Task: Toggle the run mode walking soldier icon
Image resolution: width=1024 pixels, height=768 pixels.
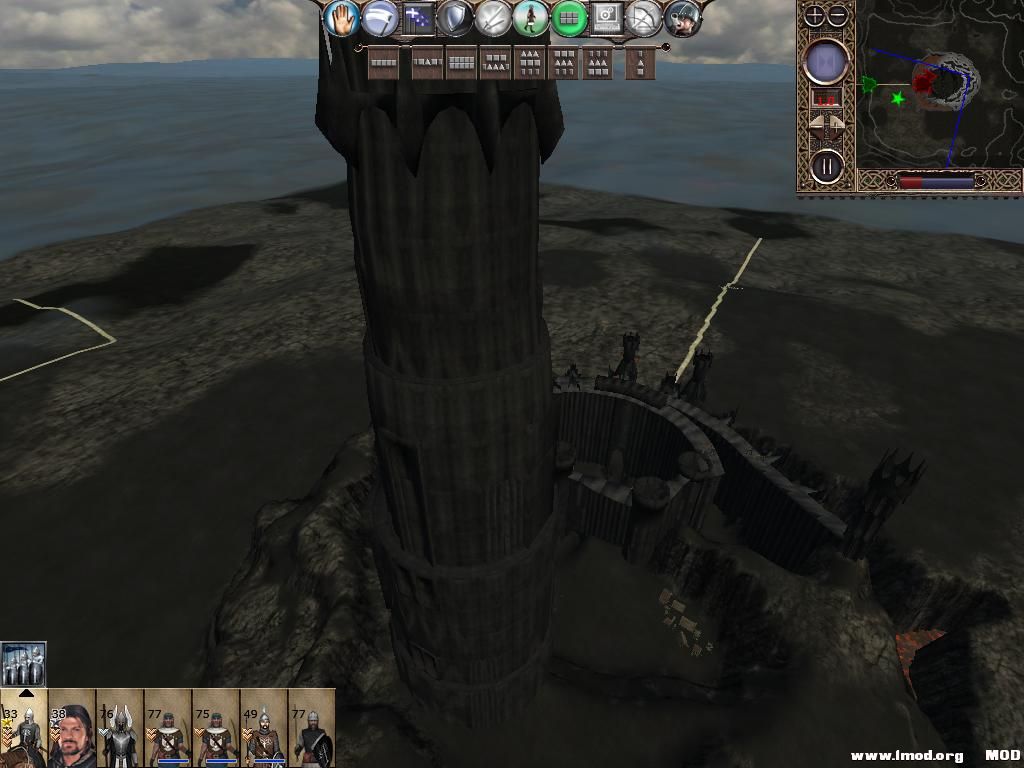Action: point(531,18)
